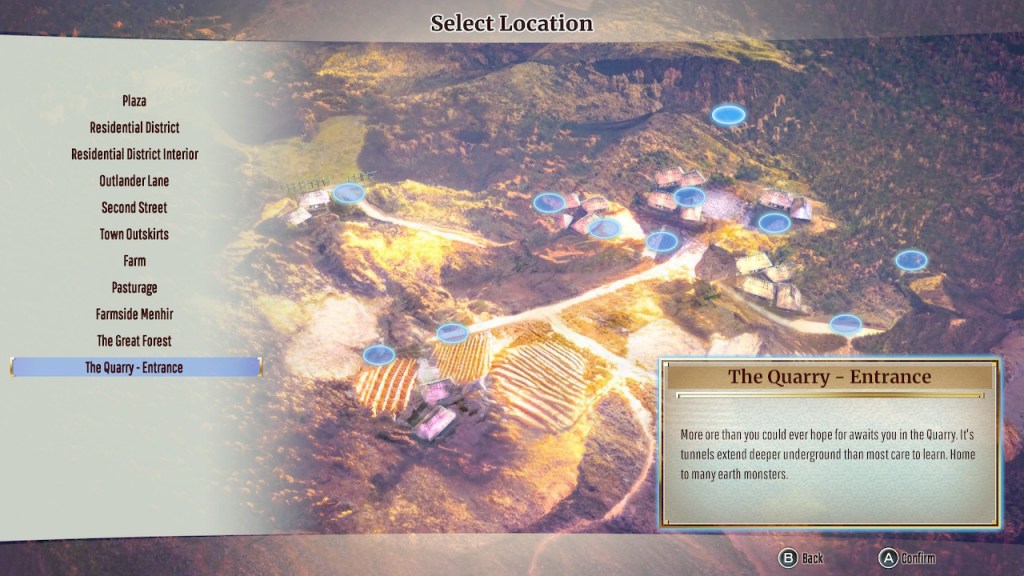Select The Great Forest entry

[x=135, y=341]
